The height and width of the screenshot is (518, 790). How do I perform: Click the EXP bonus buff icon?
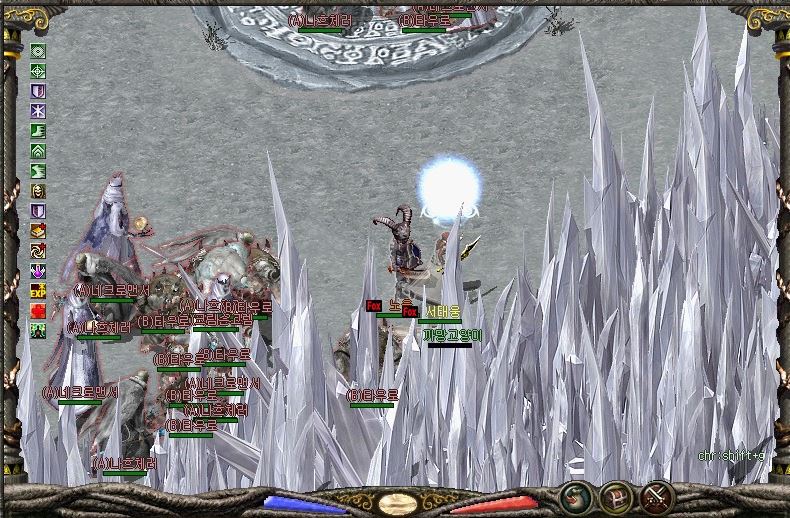tap(39, 291)
